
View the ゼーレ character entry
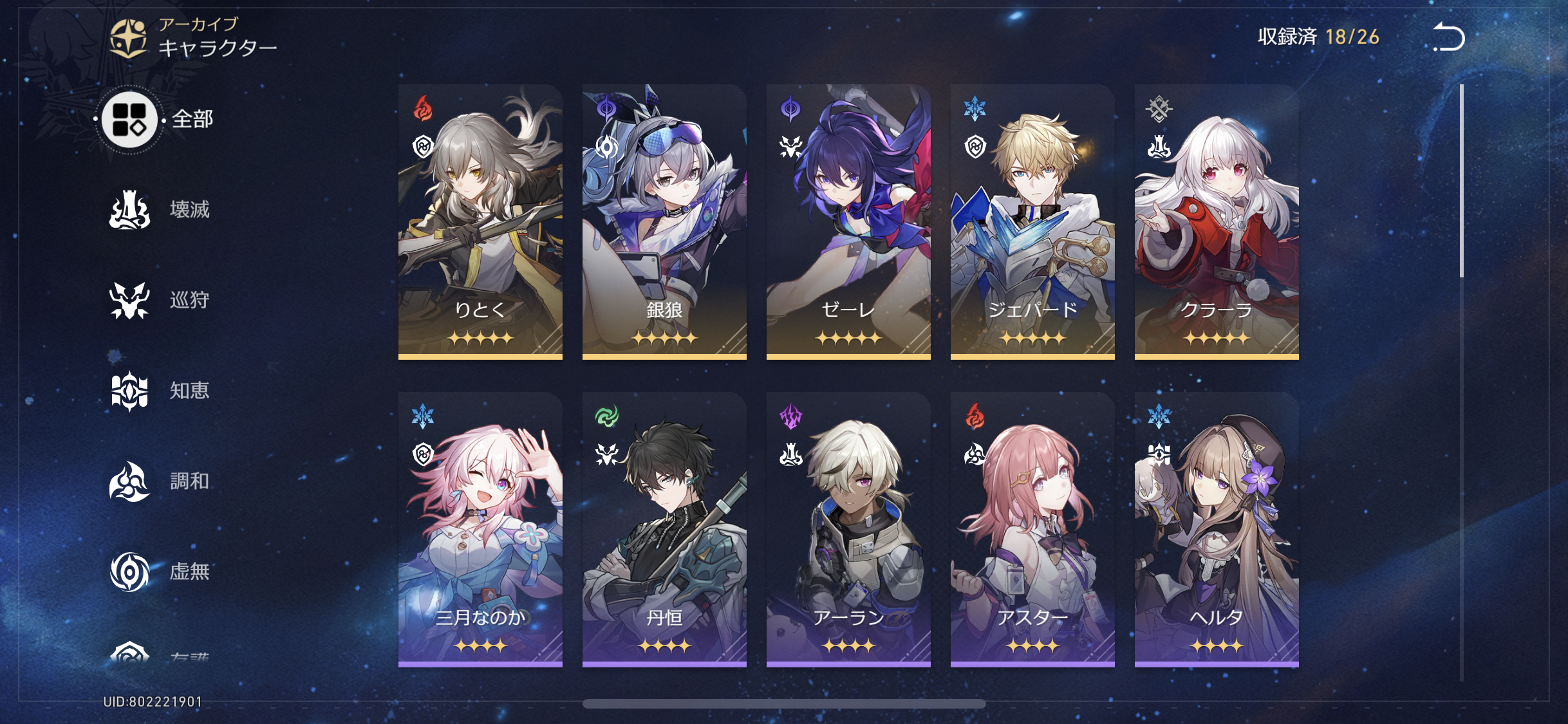click(848, 221)
